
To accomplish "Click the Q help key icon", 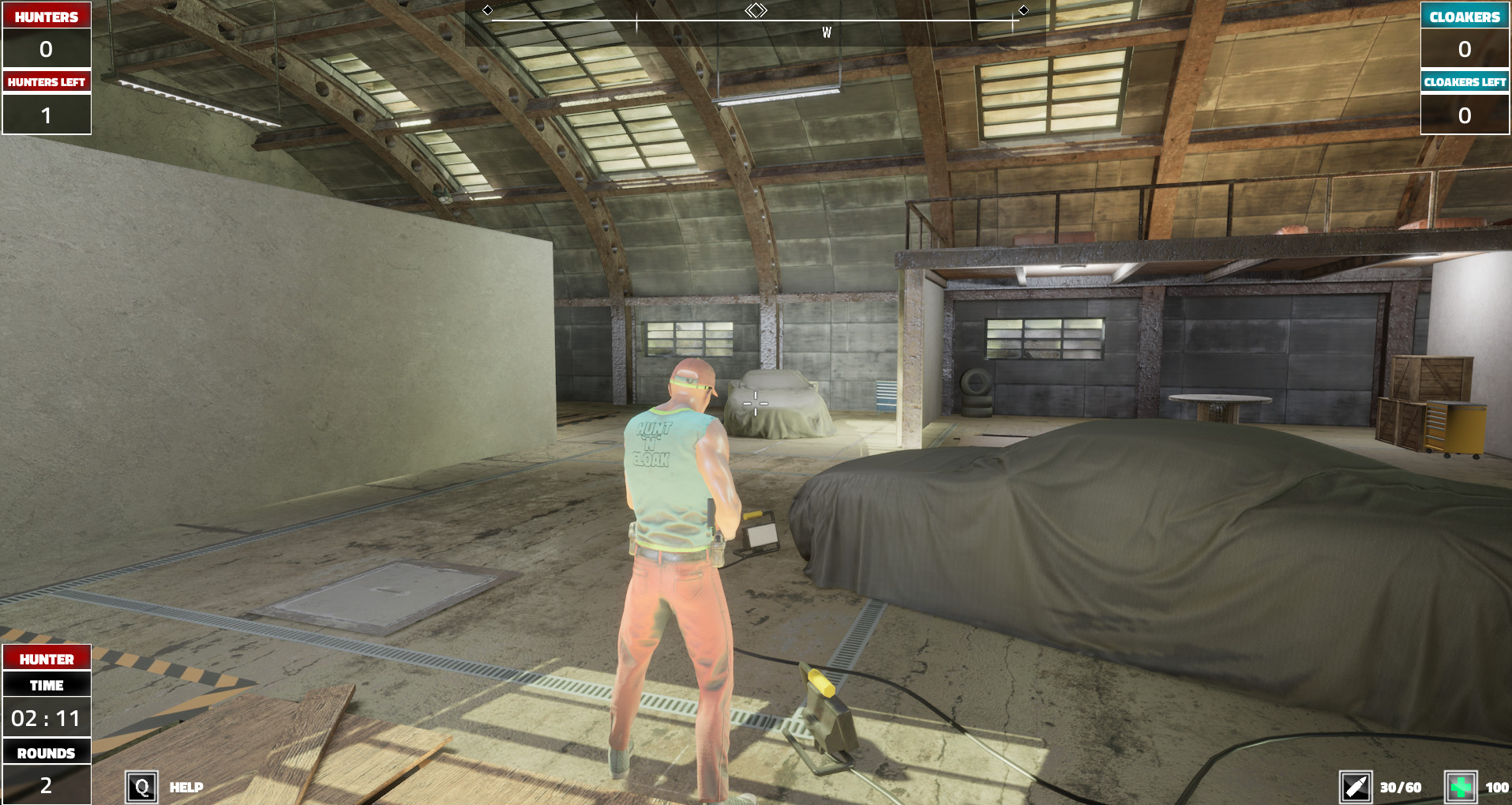I will [x=142, y=786].
